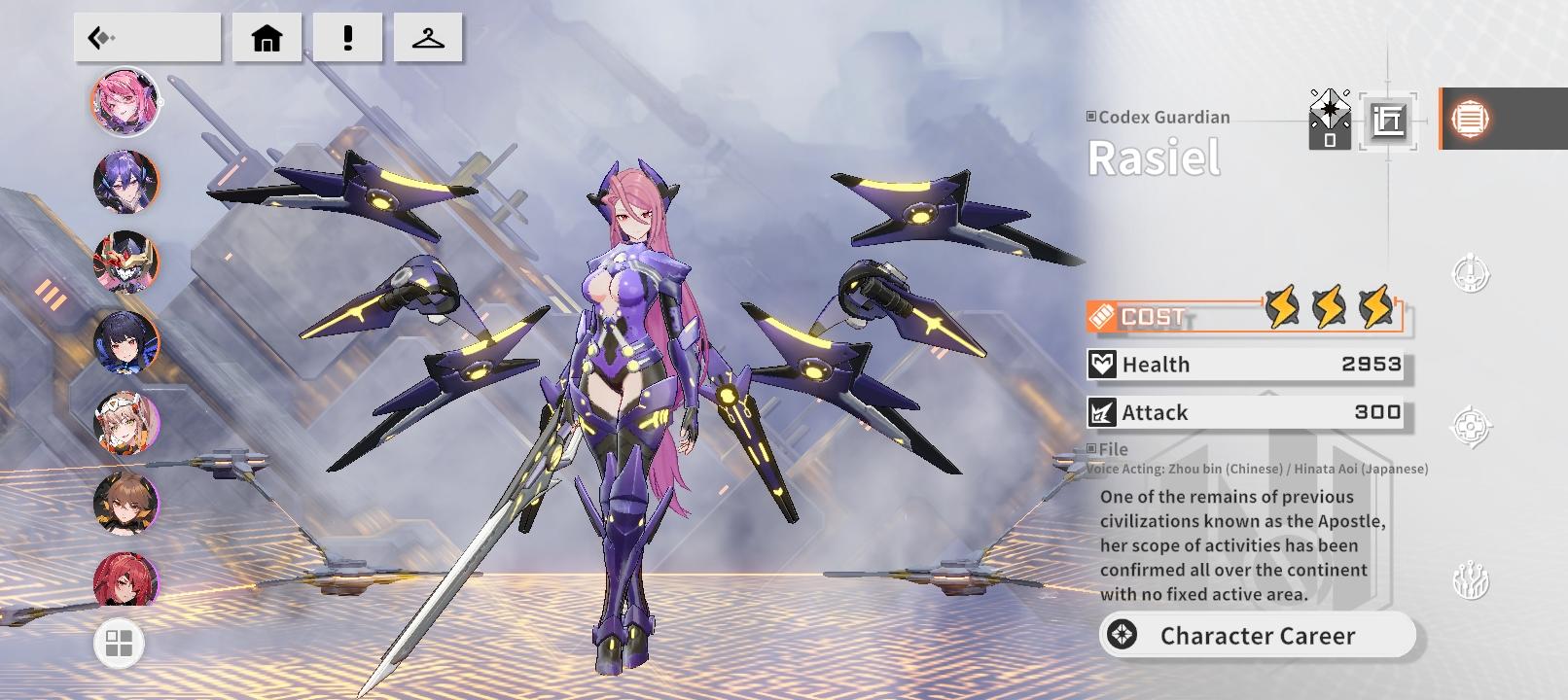
Task: Go back using the arrow button
Action: [147, 38]
